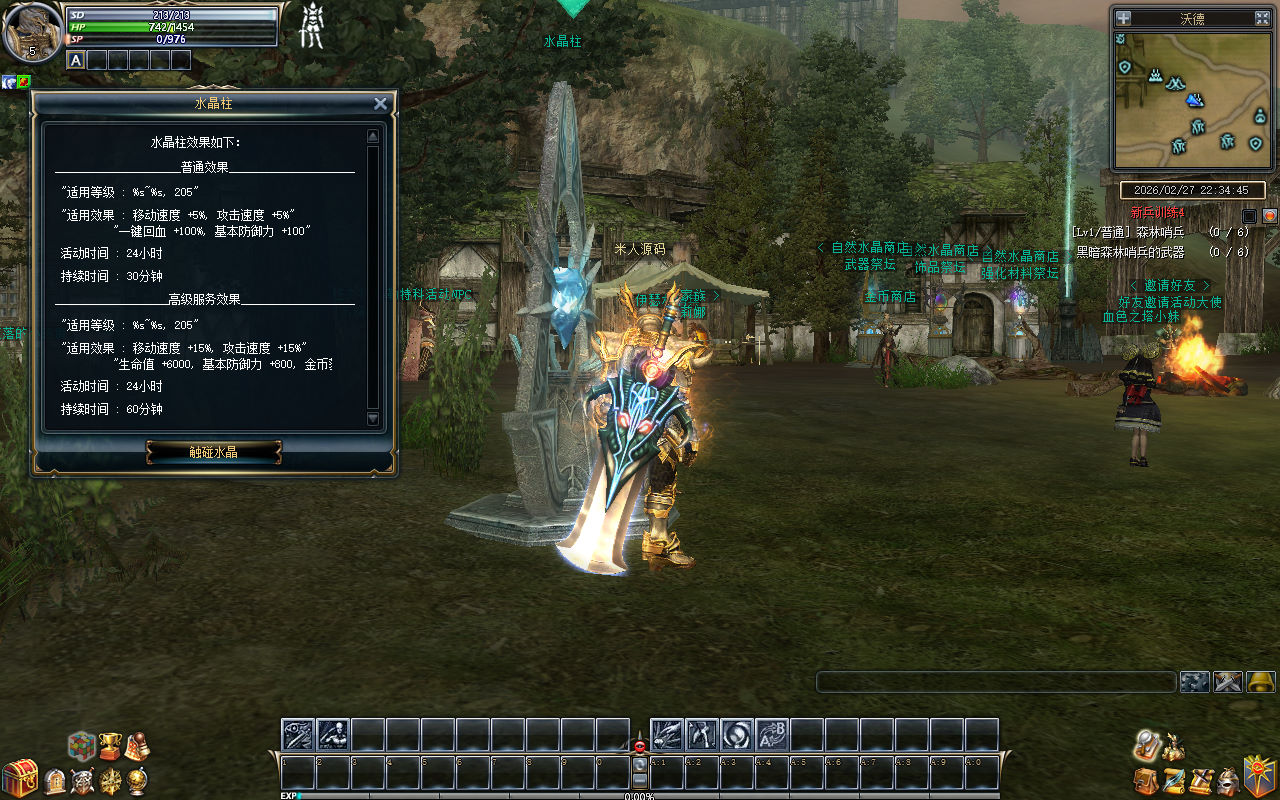
Task: Click the red orb button beside quest tracker
Action: [x=1269, y=215]
